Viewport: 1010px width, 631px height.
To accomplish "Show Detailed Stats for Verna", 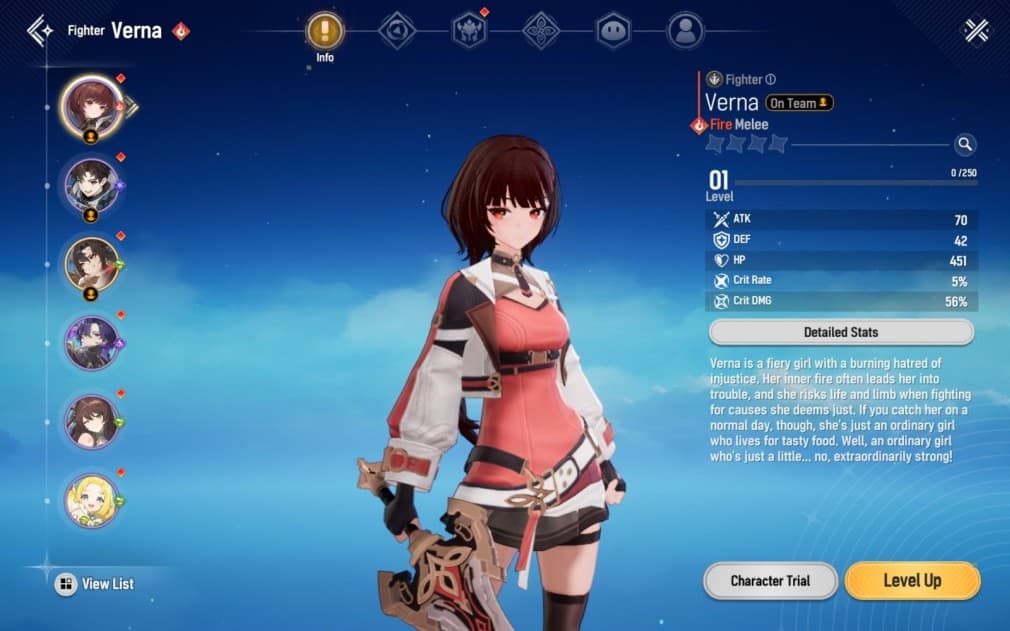I will click(841, 332).
